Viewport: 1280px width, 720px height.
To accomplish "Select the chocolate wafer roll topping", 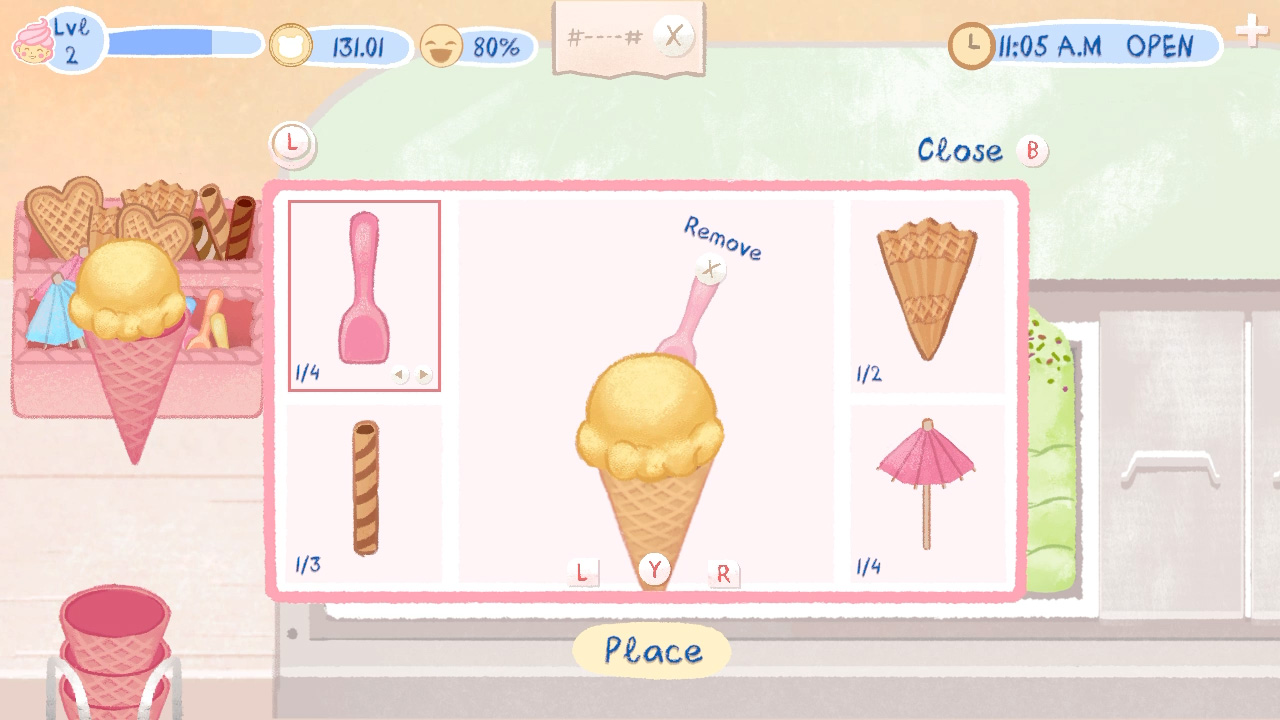I will [x=363, y=490].
